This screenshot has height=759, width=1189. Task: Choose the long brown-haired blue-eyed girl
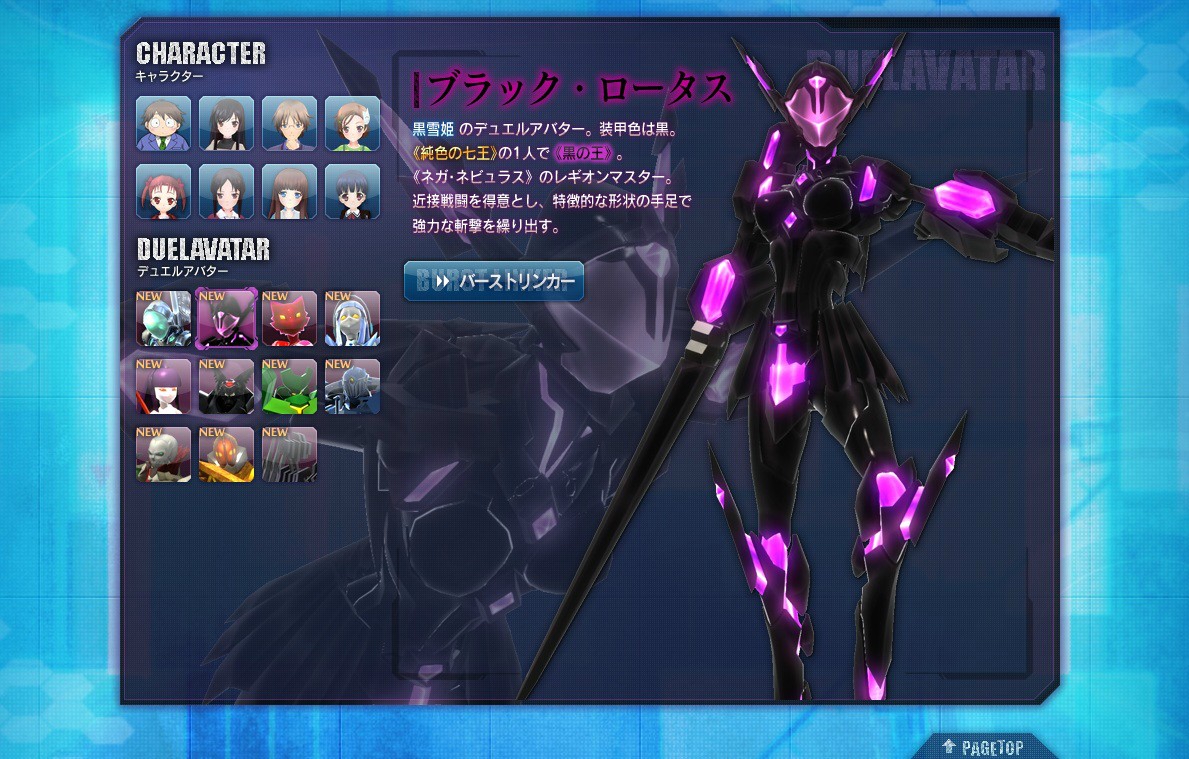(289, 191)
